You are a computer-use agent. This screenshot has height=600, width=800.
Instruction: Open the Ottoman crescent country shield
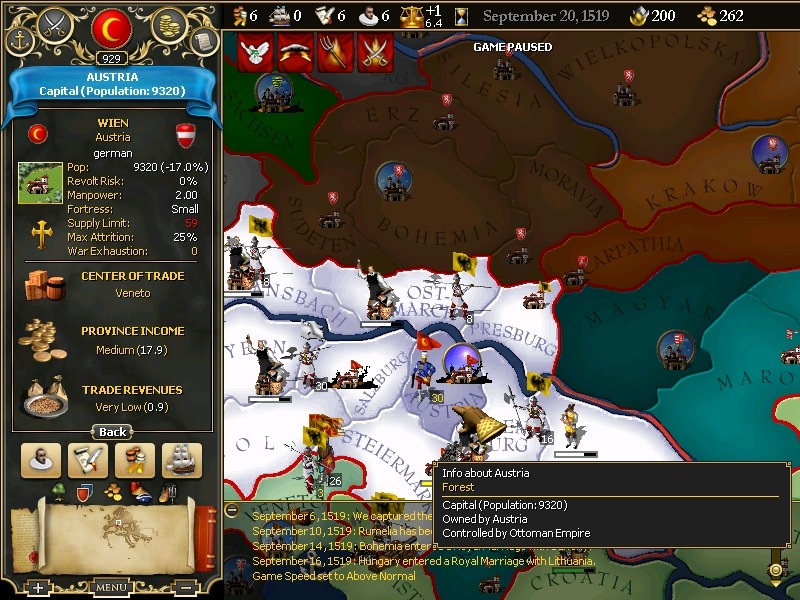pyautogui.click(x=111, y=29)
